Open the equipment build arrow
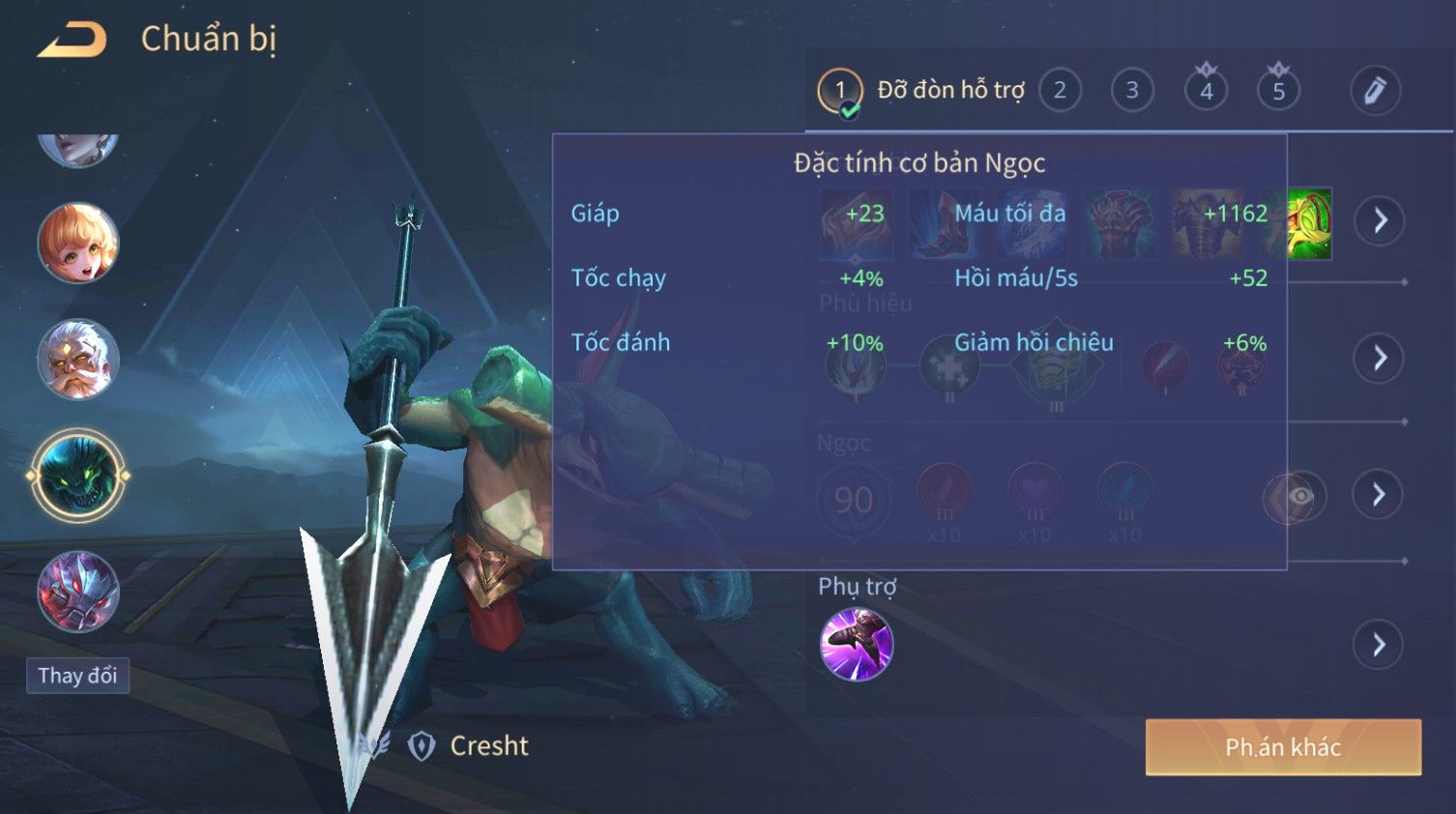This screenshot has height=814, width=1456. click(1379, 220)
